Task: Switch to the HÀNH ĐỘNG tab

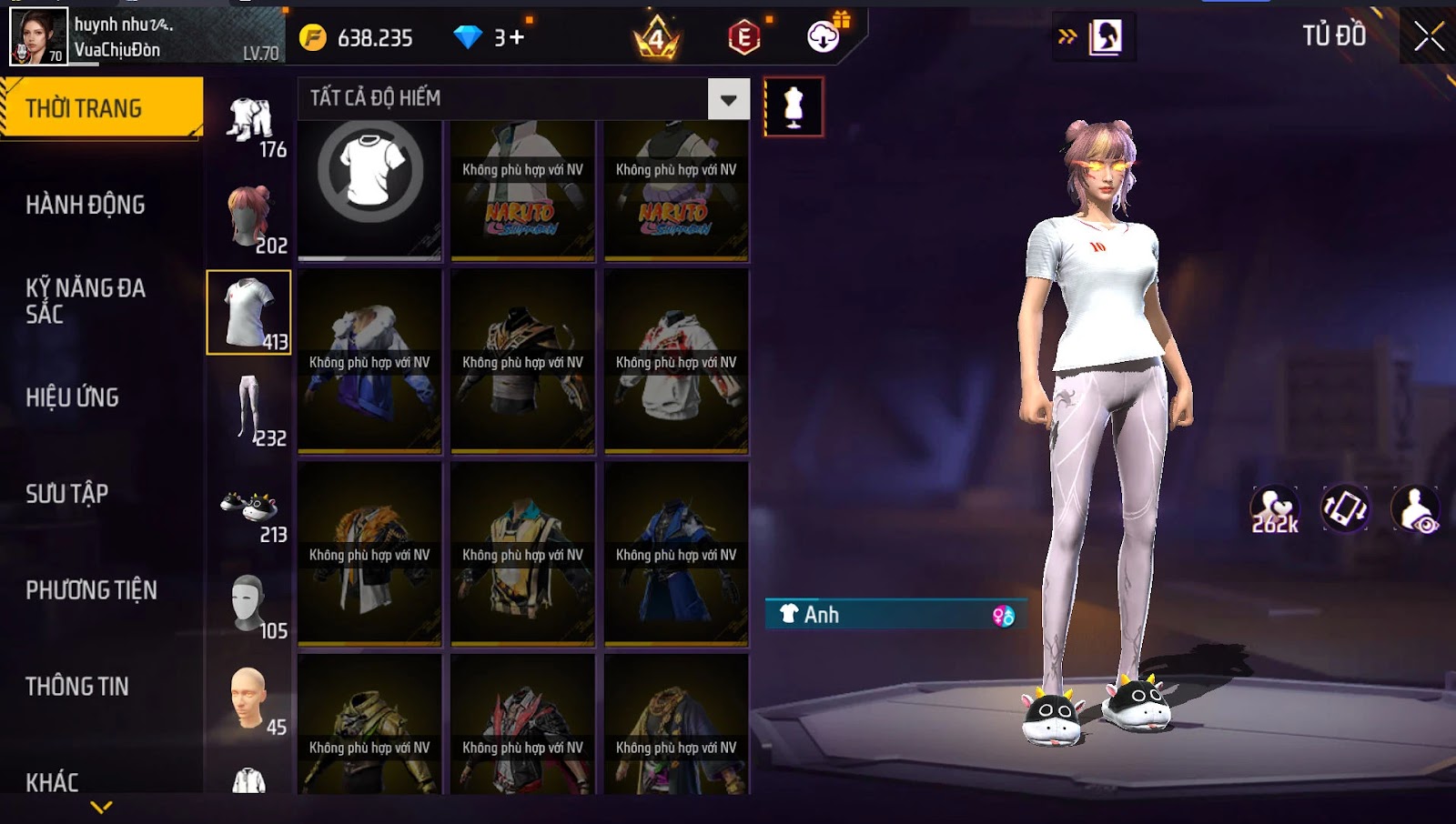Action: [86, 205]
